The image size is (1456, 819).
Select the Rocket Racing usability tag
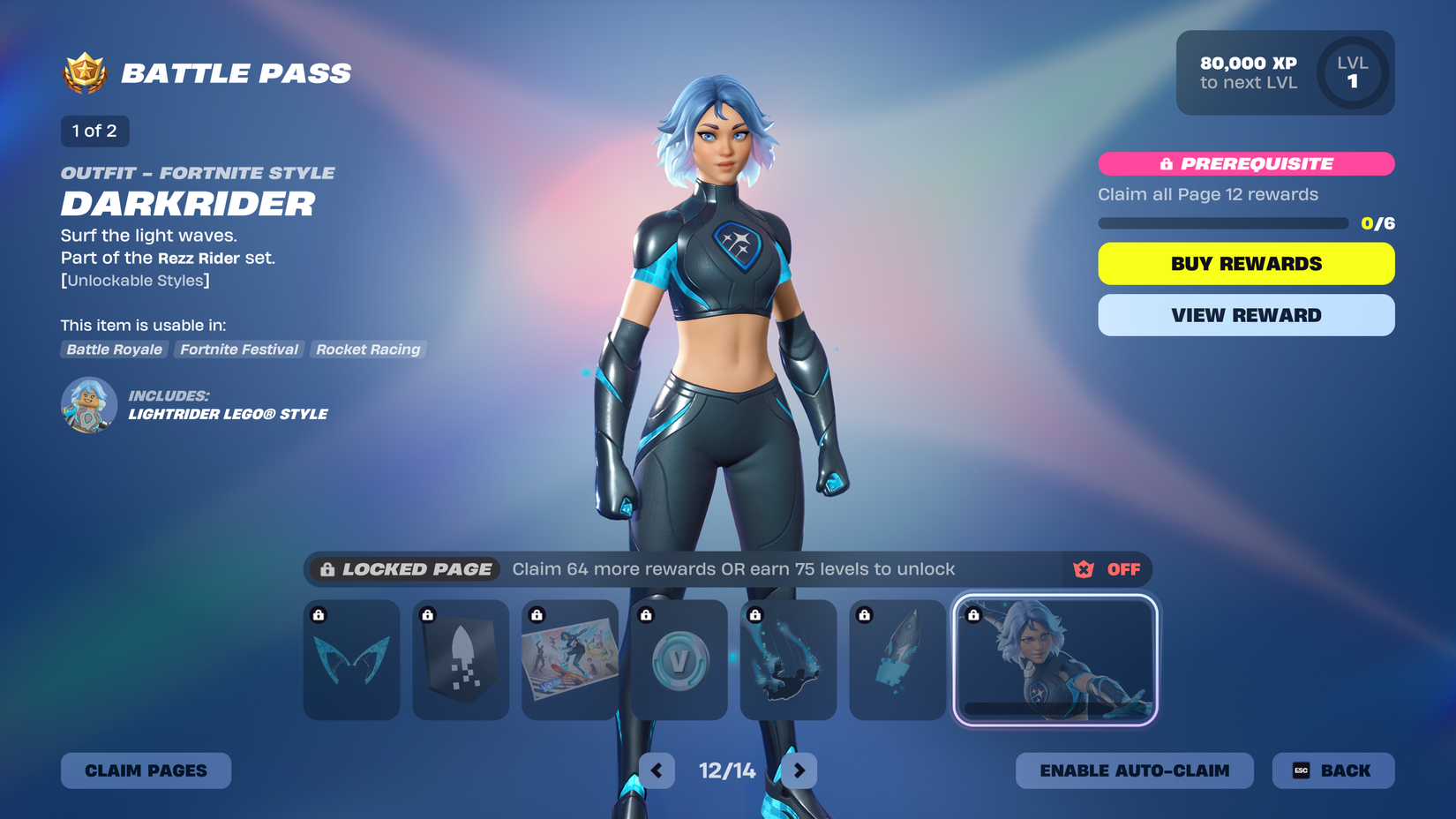pyautogui.click(x=368, y=349)
